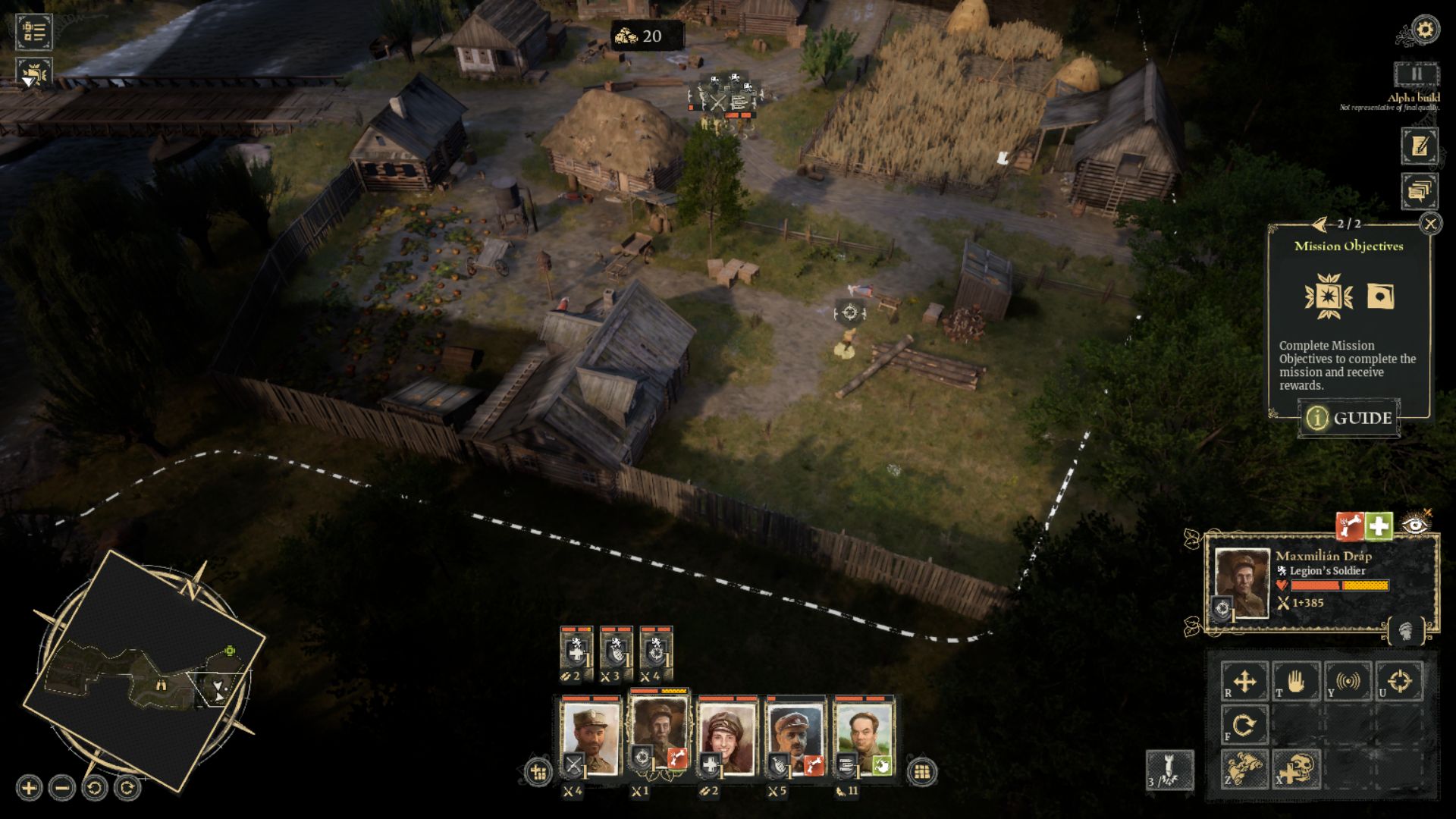Activate the stop hand command
The image size is (1456, 819).
coord(1296,681)
